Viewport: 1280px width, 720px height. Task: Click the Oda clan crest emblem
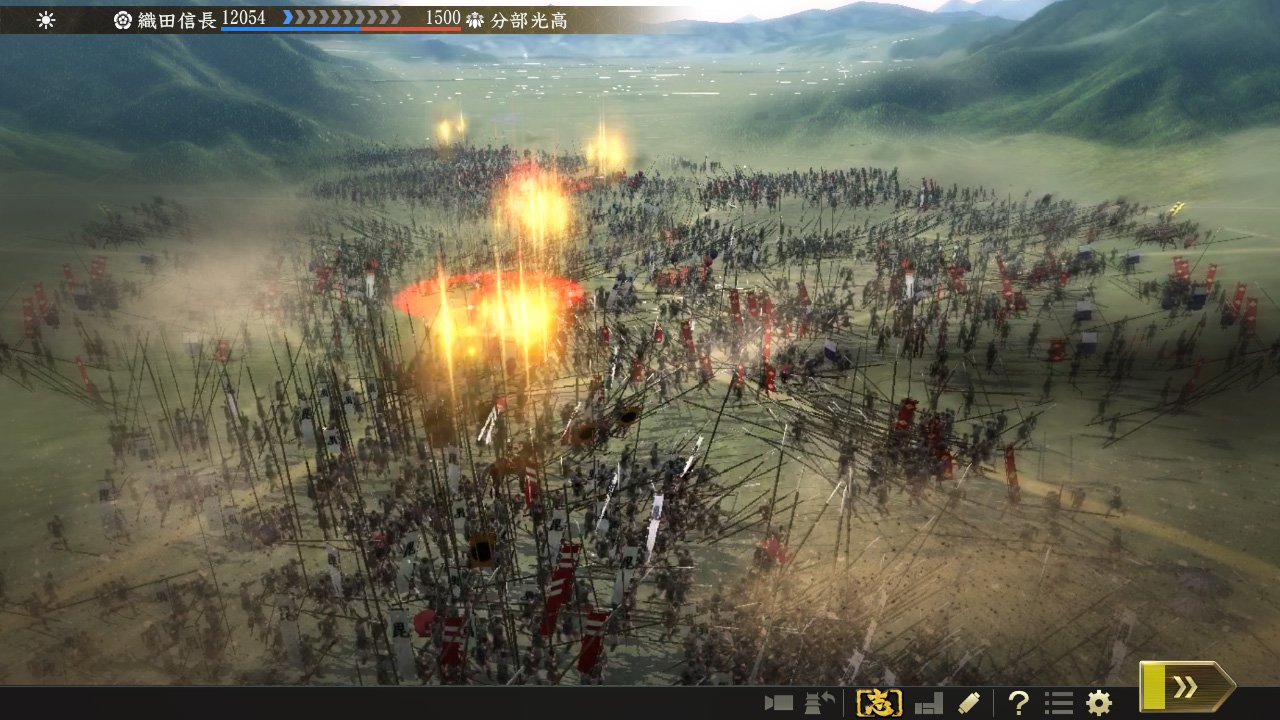point(123,17)
